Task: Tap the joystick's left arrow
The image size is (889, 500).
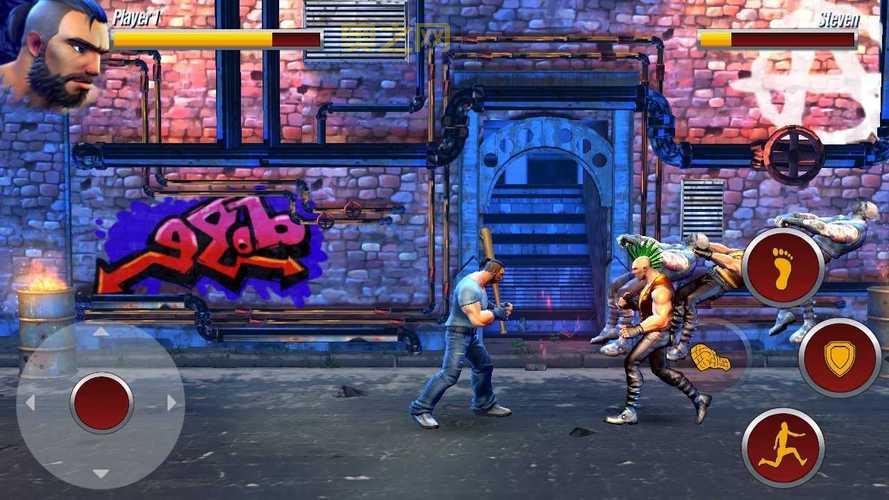Action: [30, 403]
